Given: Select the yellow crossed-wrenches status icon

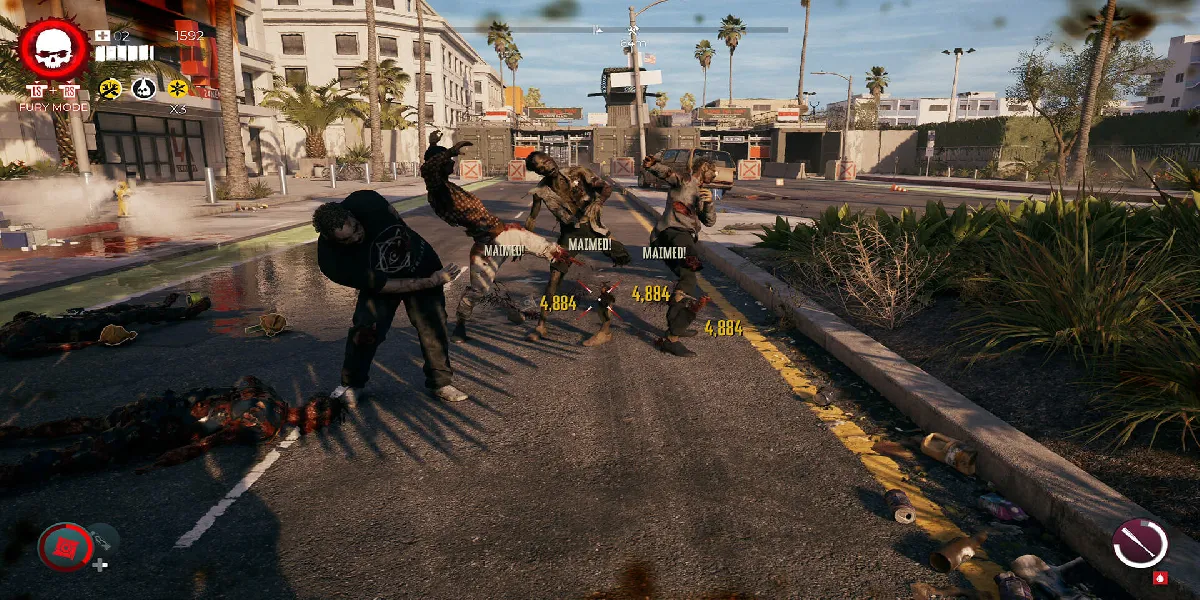Looking at the screenshot, I should (111, 89).
